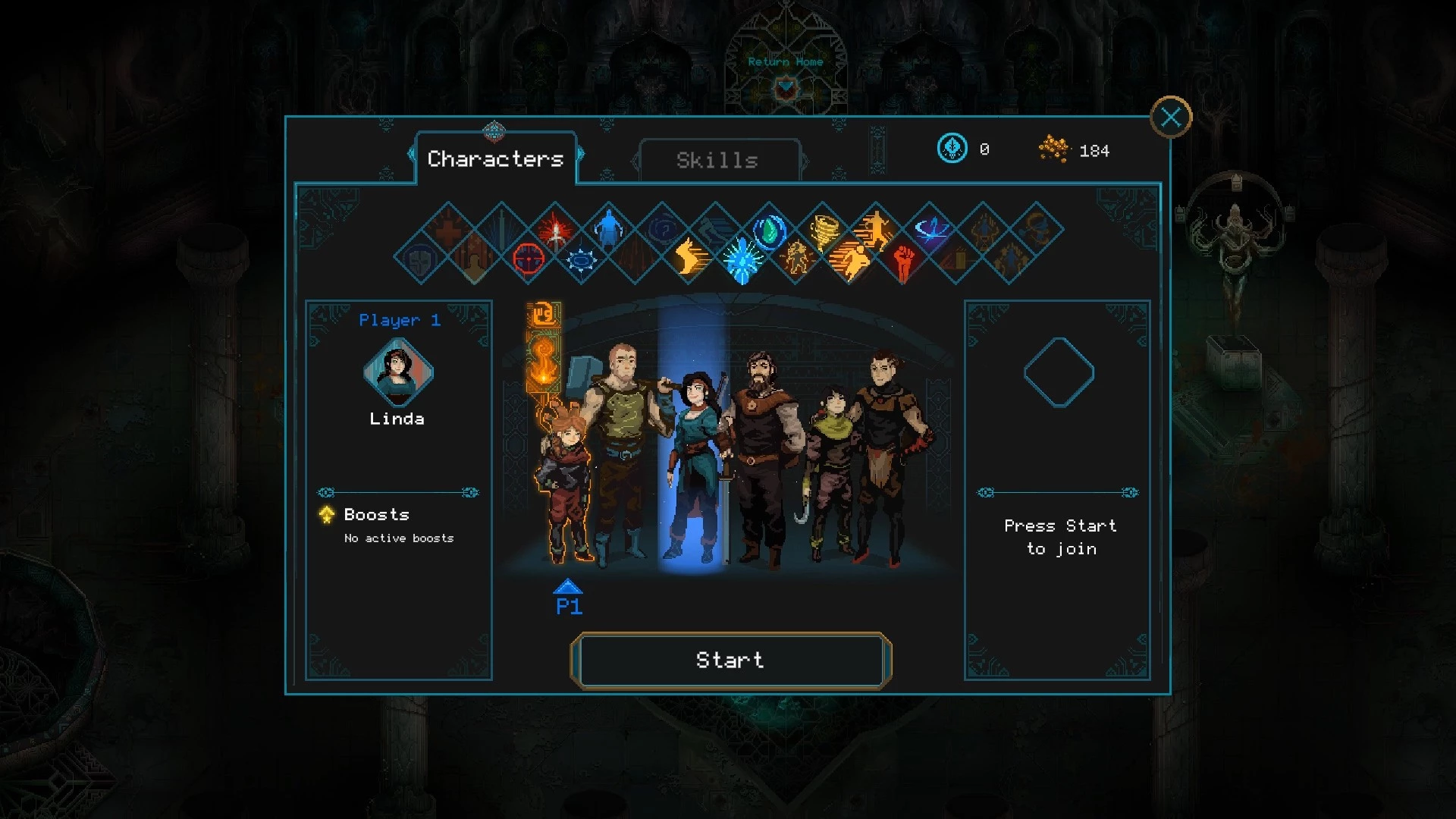Switch to the Skills tab
The width and height of the screenshot is (1456, 819).
tap(717, 160)
